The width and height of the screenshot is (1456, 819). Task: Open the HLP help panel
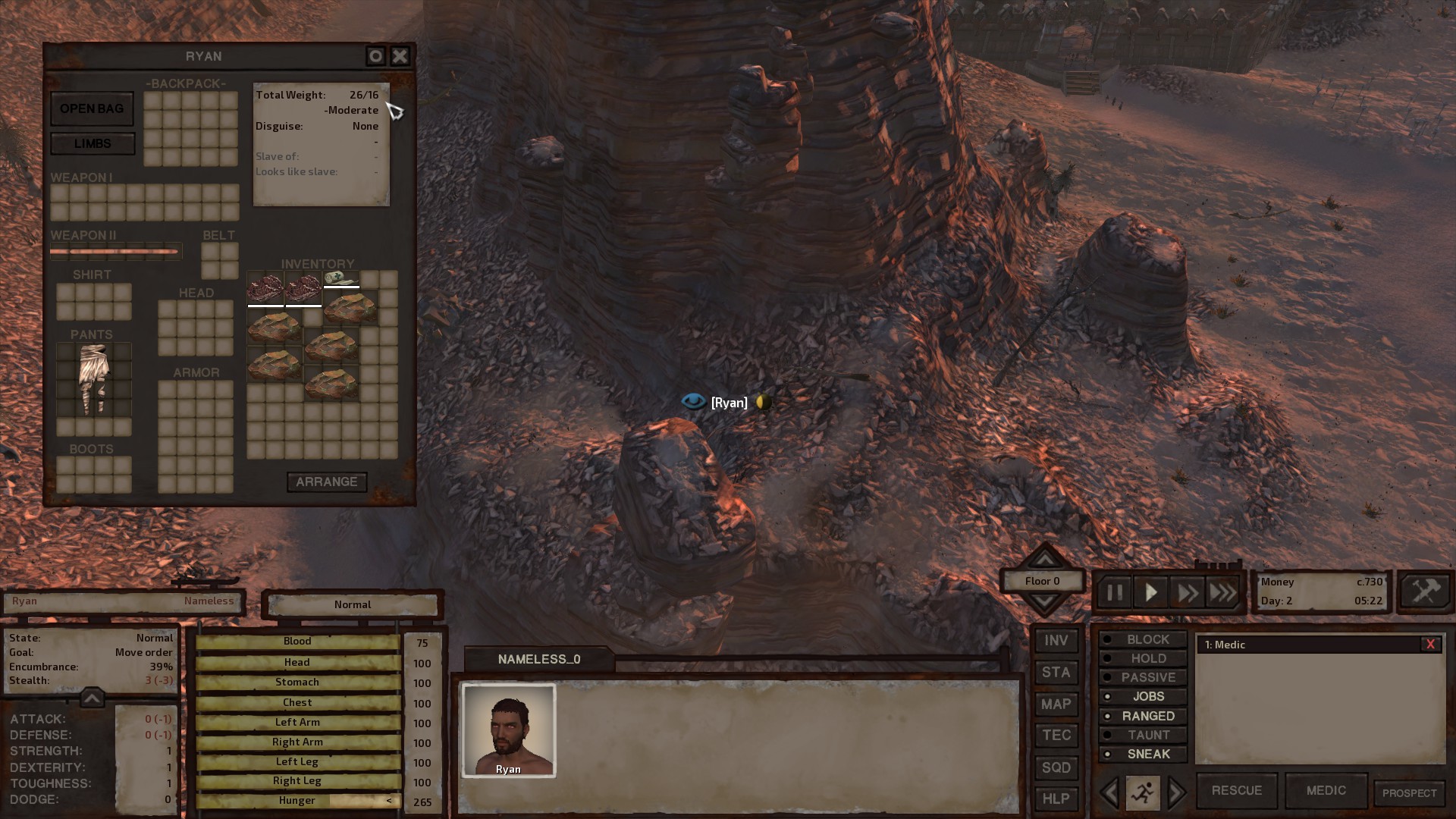[1056, 799]
